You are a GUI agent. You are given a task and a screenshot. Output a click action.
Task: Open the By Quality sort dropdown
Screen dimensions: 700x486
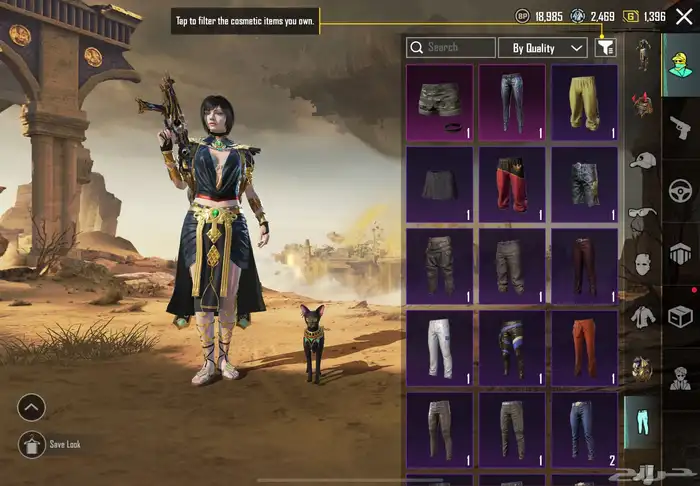[543, 47]
